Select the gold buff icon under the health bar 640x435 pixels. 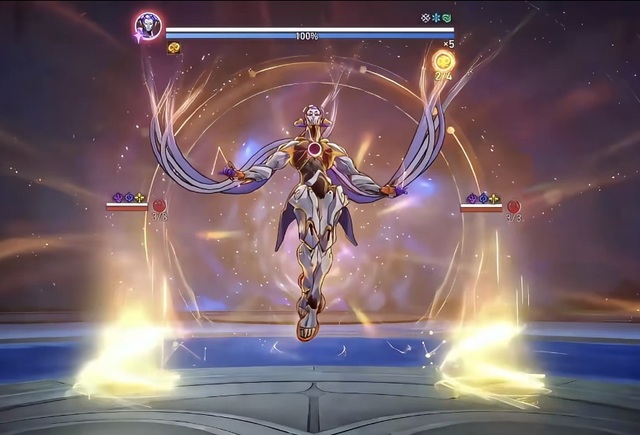click(173, 47)
